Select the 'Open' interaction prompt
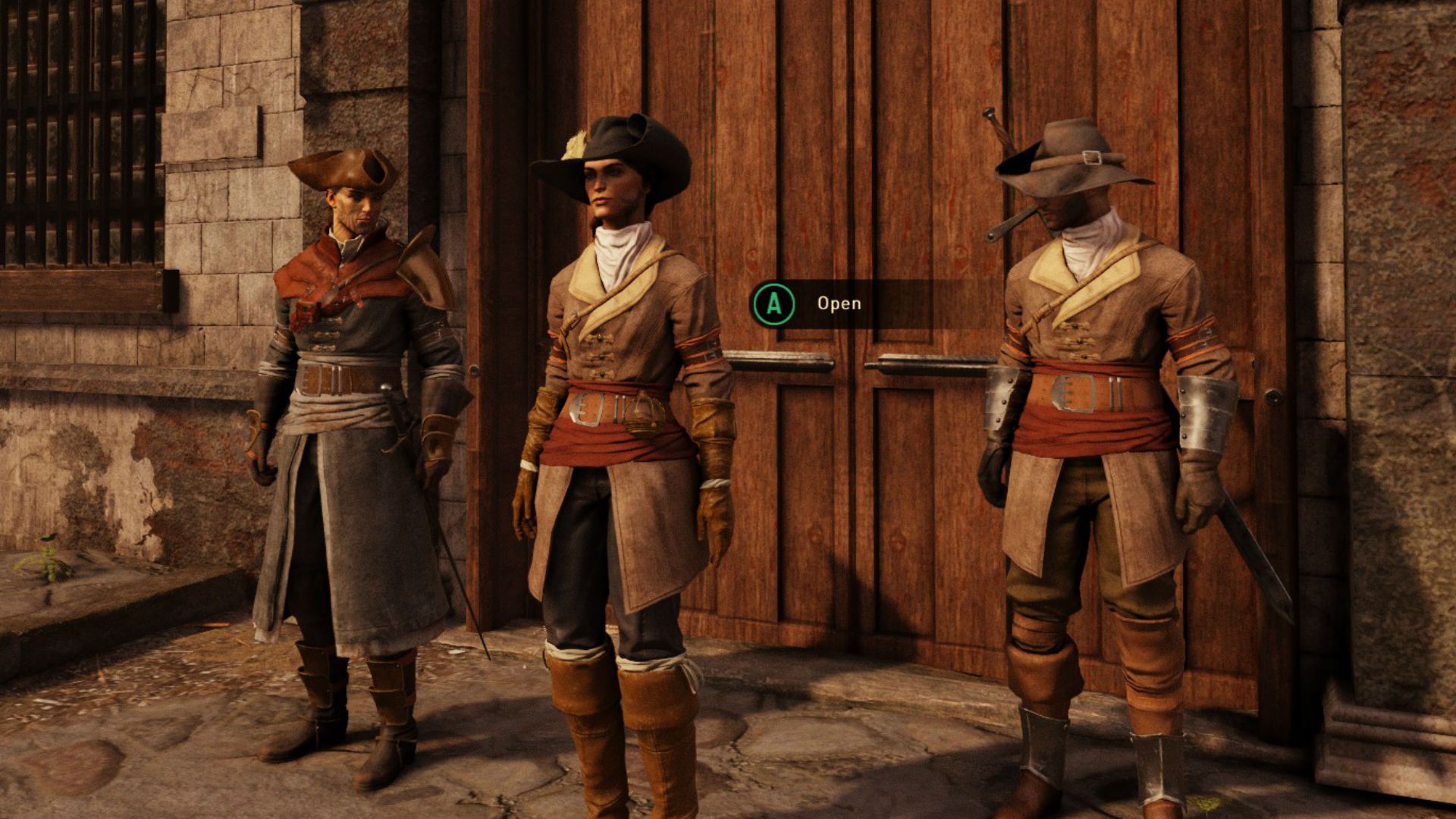Screen dimensions: 1456x819 (839, 304)
